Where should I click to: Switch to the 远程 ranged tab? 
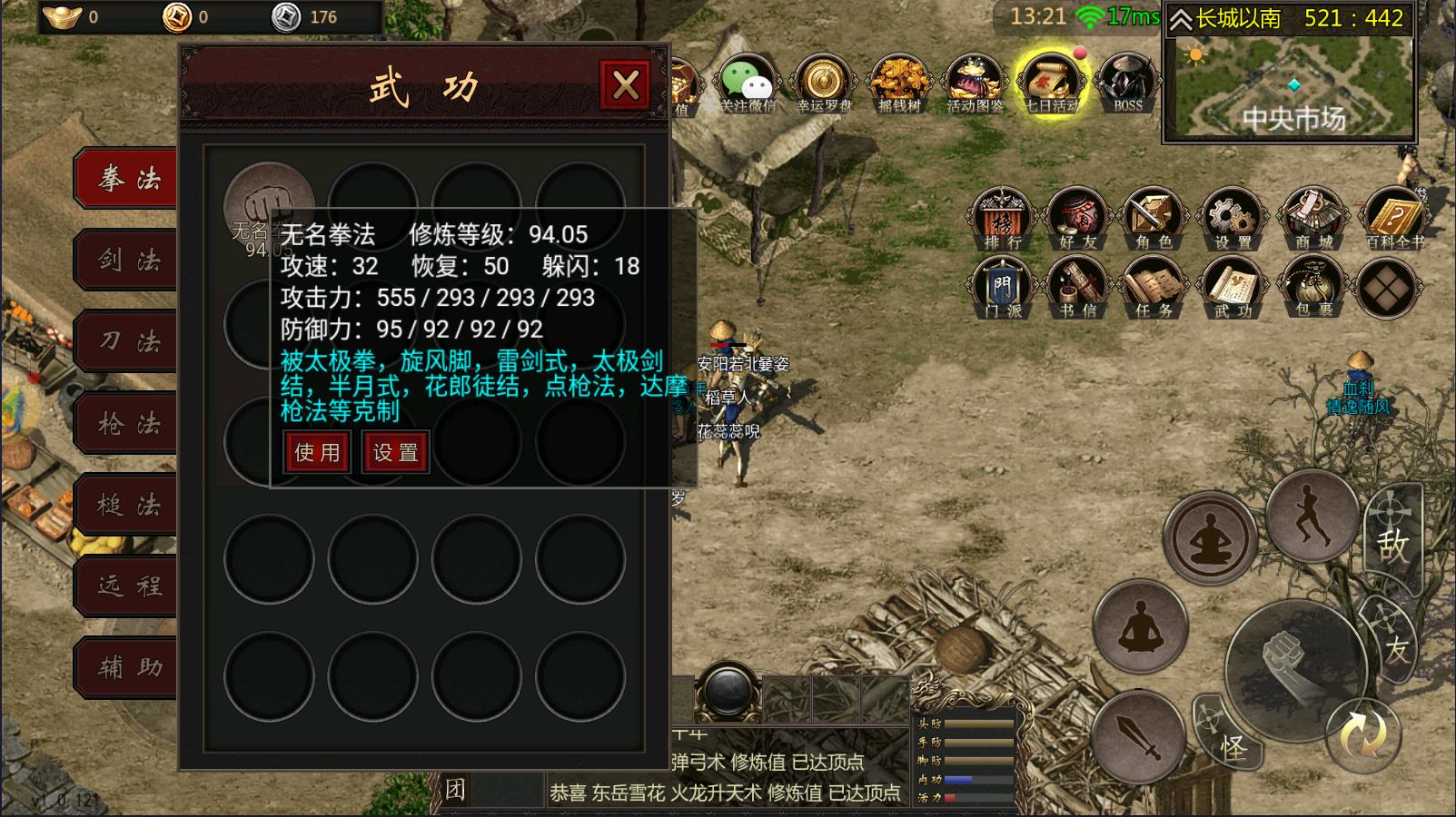pos(129,587)
